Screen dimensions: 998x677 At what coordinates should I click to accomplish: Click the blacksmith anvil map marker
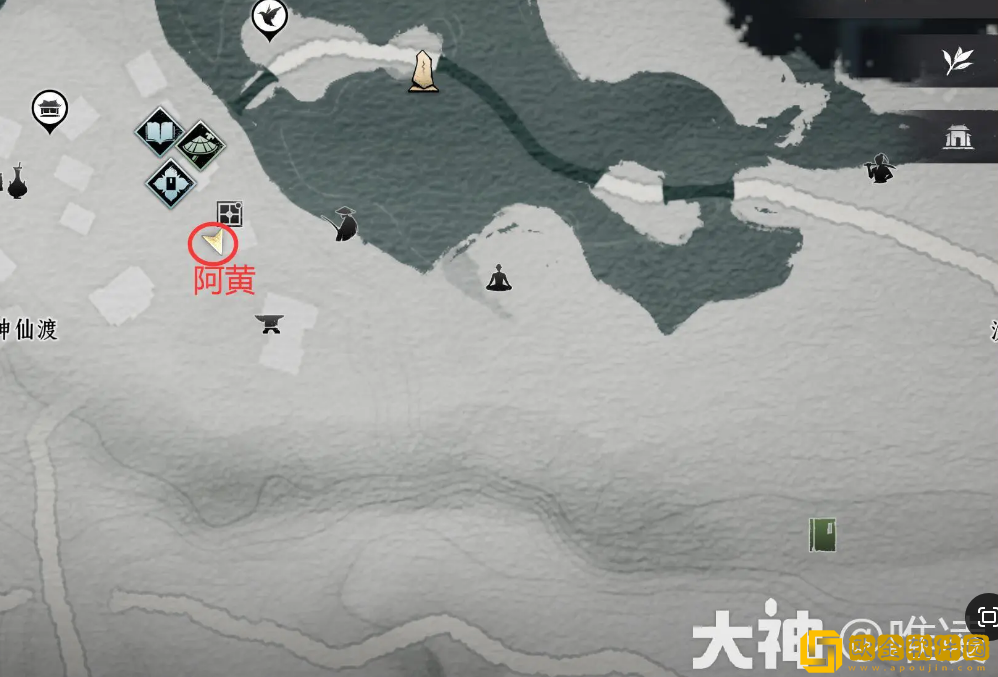tap(269, 323)
